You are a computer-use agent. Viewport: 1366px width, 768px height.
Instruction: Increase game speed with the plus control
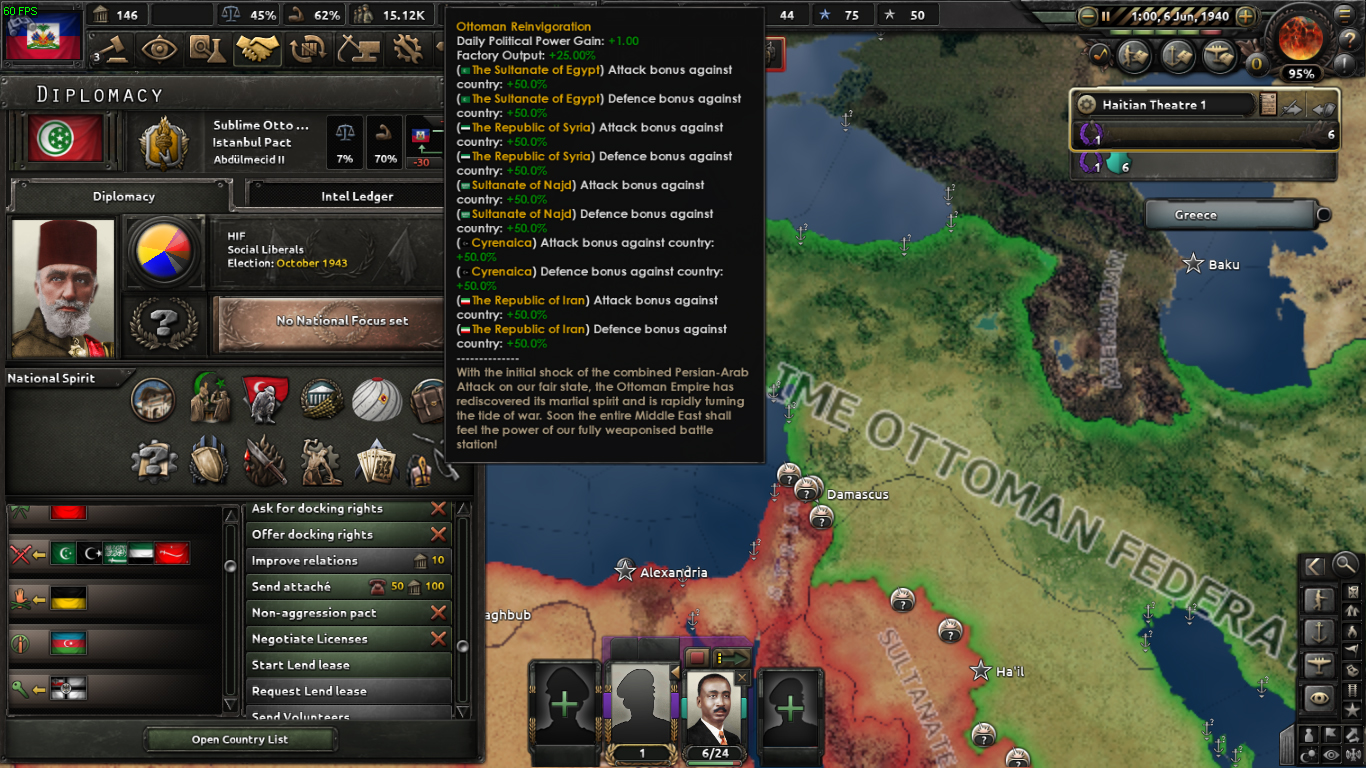coord(1246,16)
